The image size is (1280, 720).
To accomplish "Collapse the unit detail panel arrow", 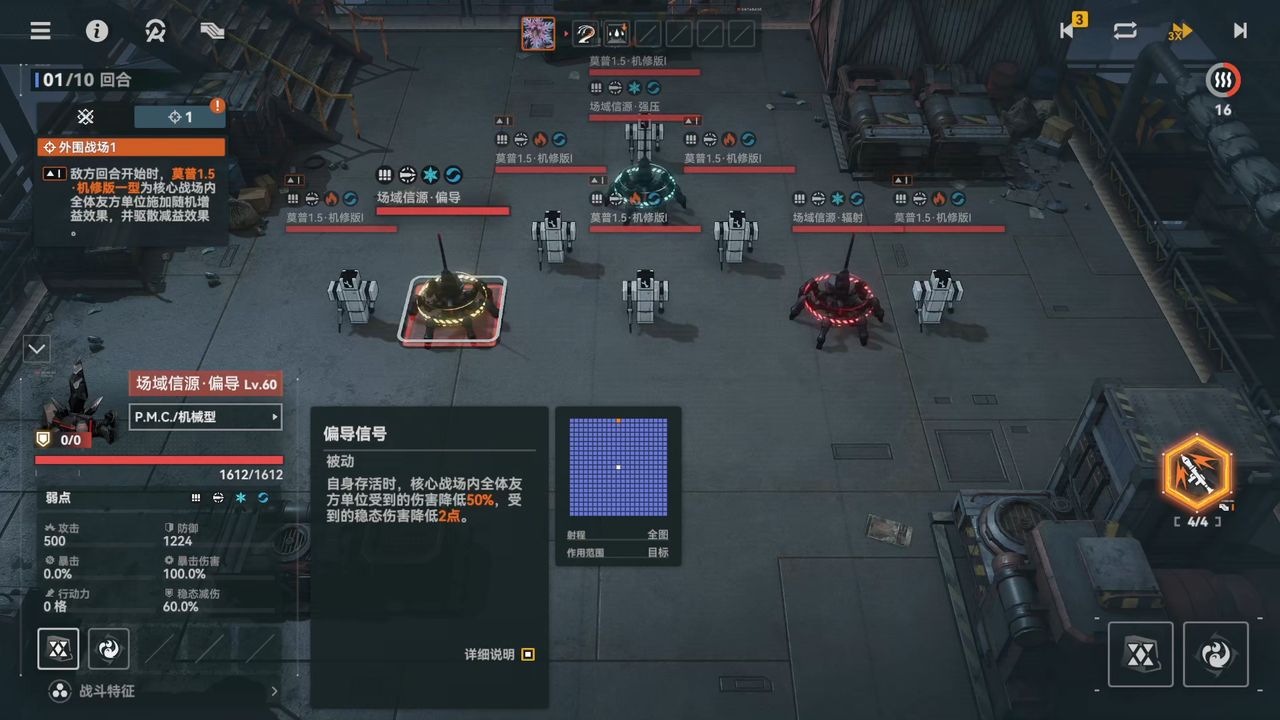I will [37, 349].
